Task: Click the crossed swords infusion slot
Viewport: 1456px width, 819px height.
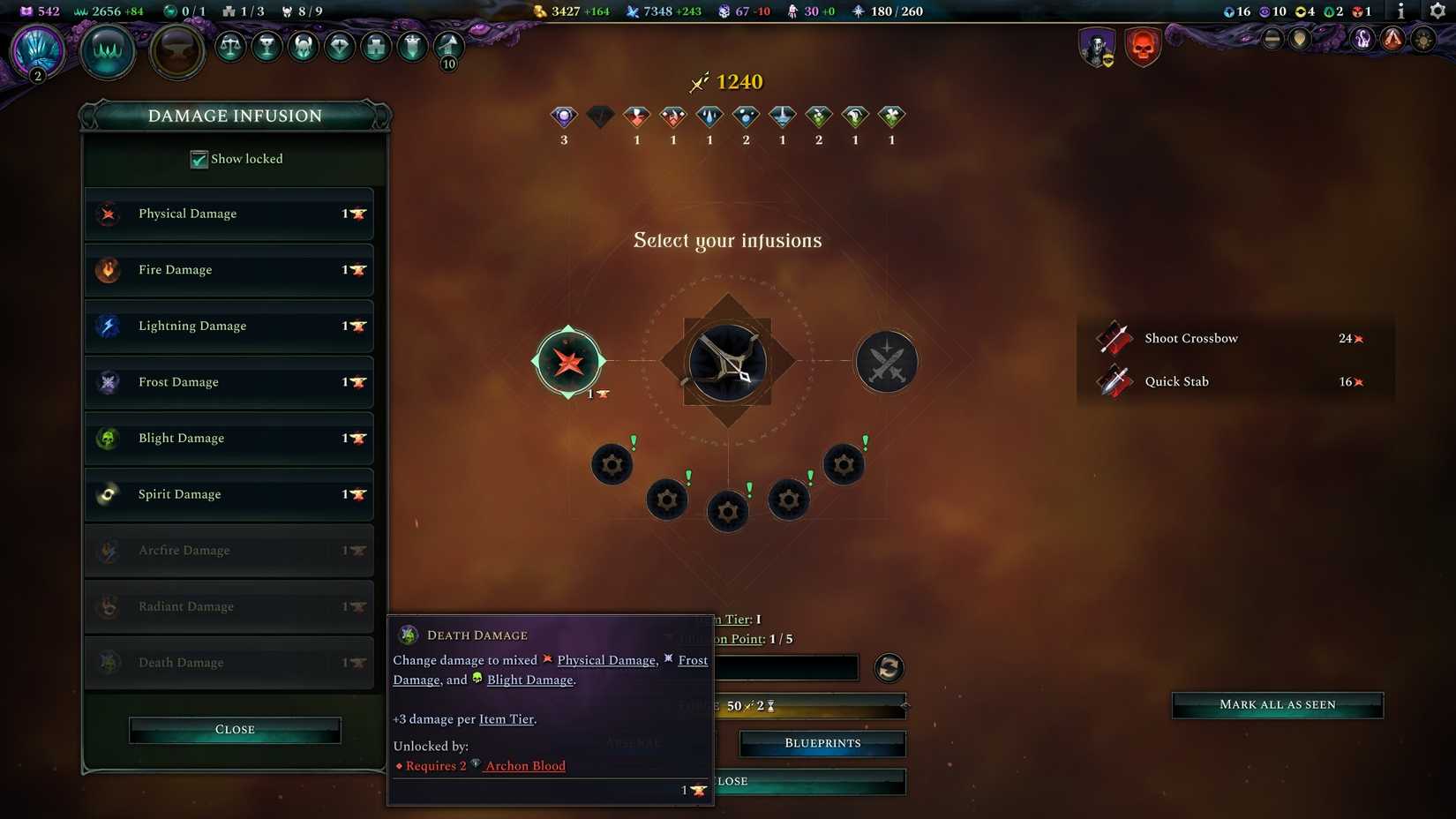Action: (x=886, y=361)
